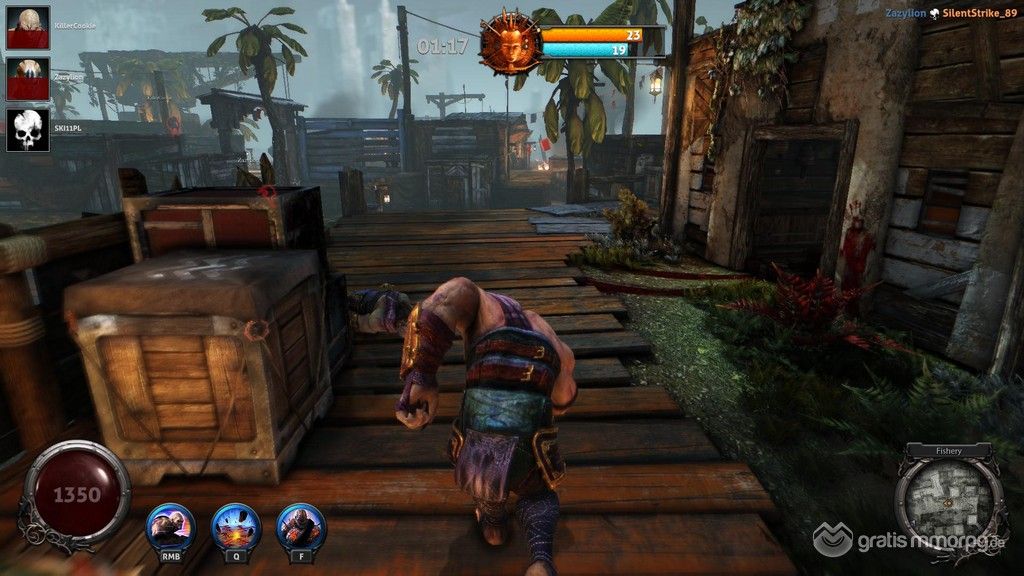Select Zazylion's team portrait

[x=28, y=78]
